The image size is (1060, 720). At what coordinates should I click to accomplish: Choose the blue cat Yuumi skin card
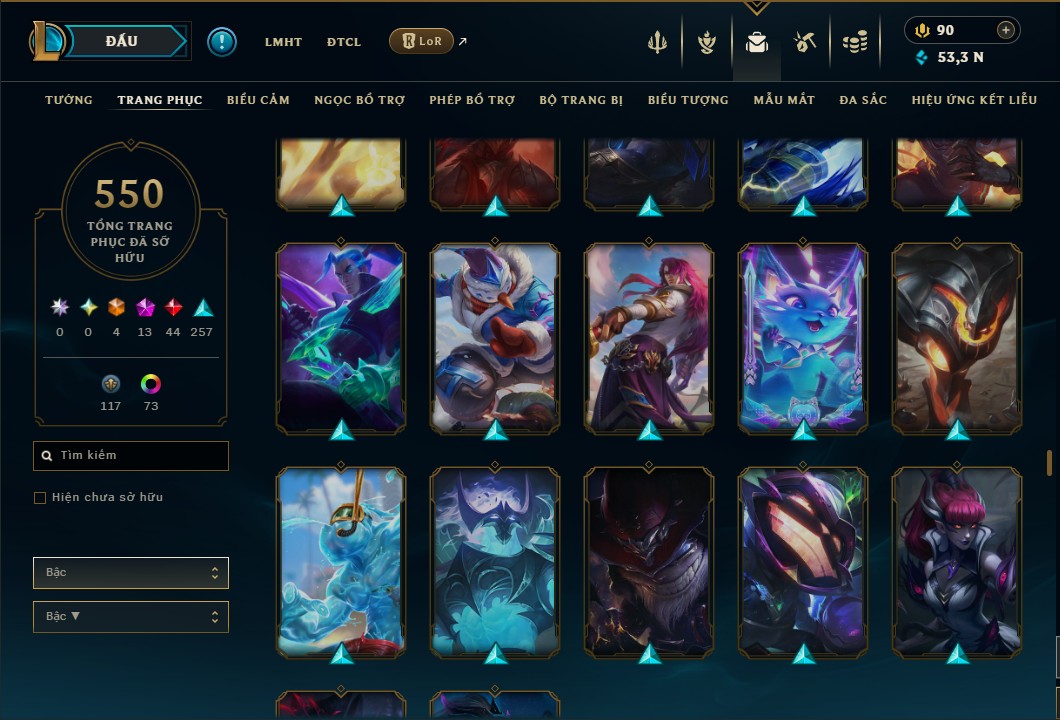pos(803,337)
